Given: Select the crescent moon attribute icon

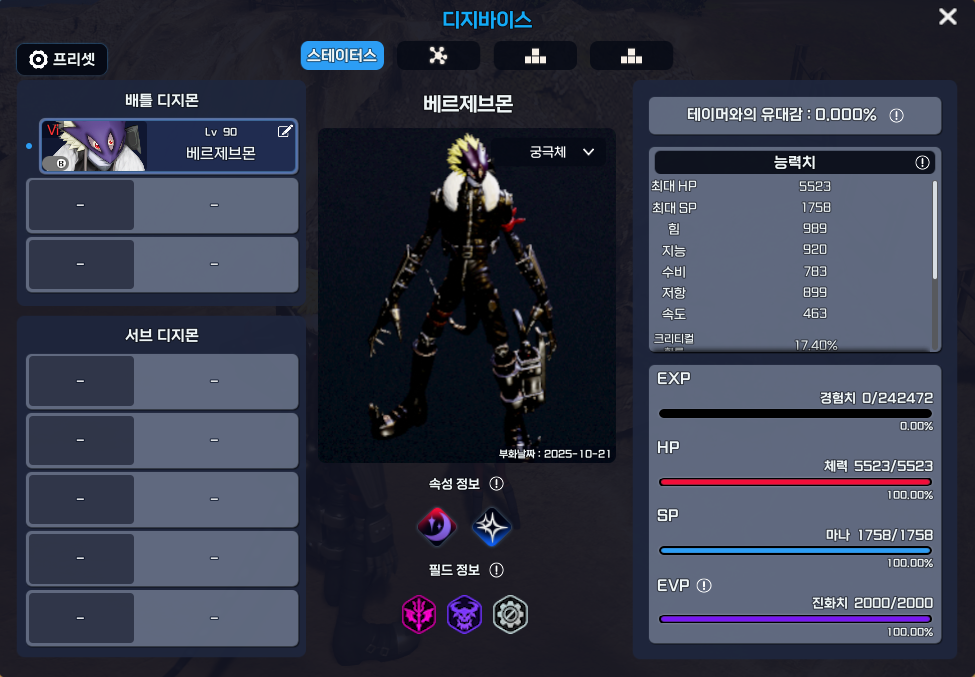Looking at the screenshot, I should tap(437, 526).
